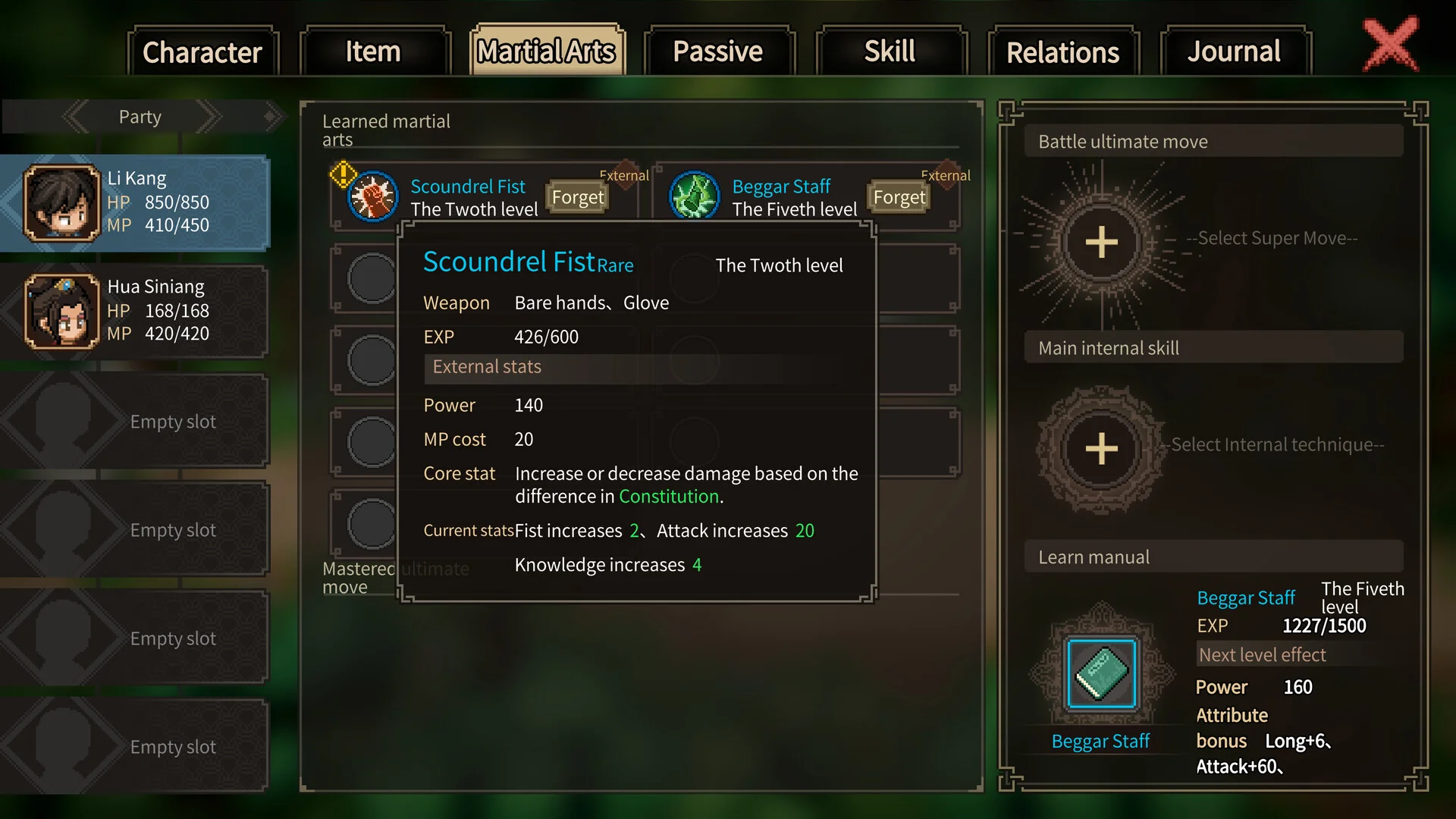
Task: Select the Scoundrel Fist martial art icon
Action: coord(372,196)
